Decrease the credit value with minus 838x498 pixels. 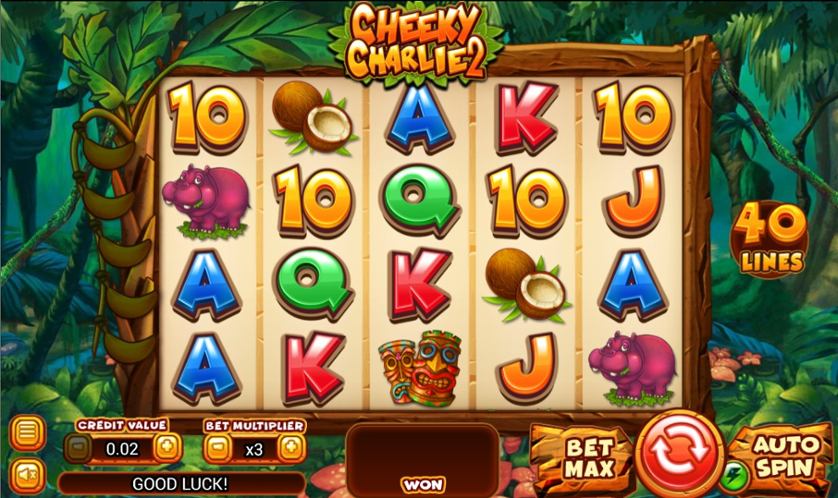[x=77, y=448]
